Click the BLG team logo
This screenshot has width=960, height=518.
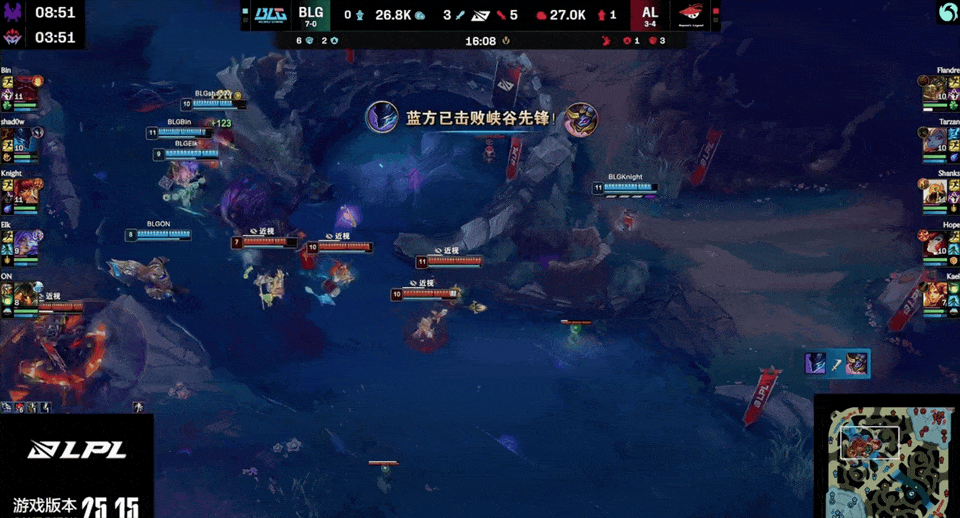[269, 15]
